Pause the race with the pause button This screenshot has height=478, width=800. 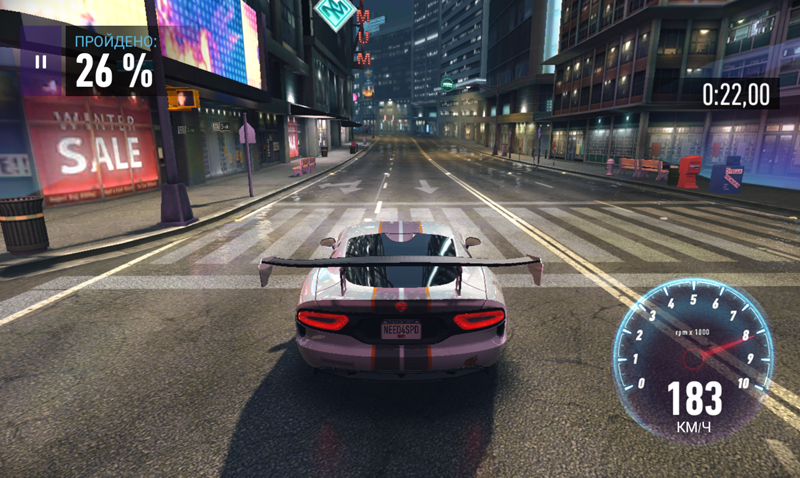(x=40, y=62)
